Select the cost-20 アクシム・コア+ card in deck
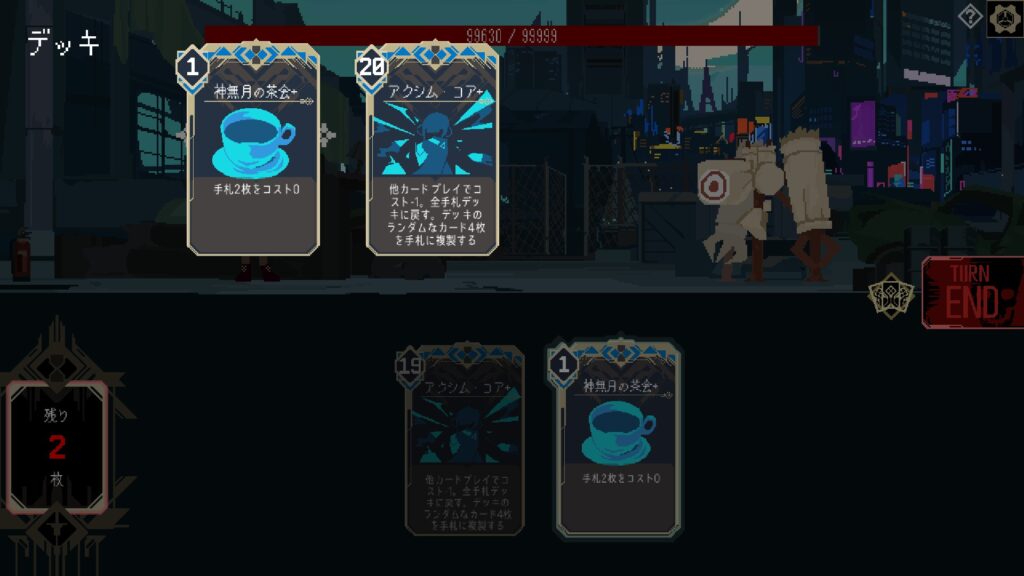The image size is (1024, 576). pos(433,150)
